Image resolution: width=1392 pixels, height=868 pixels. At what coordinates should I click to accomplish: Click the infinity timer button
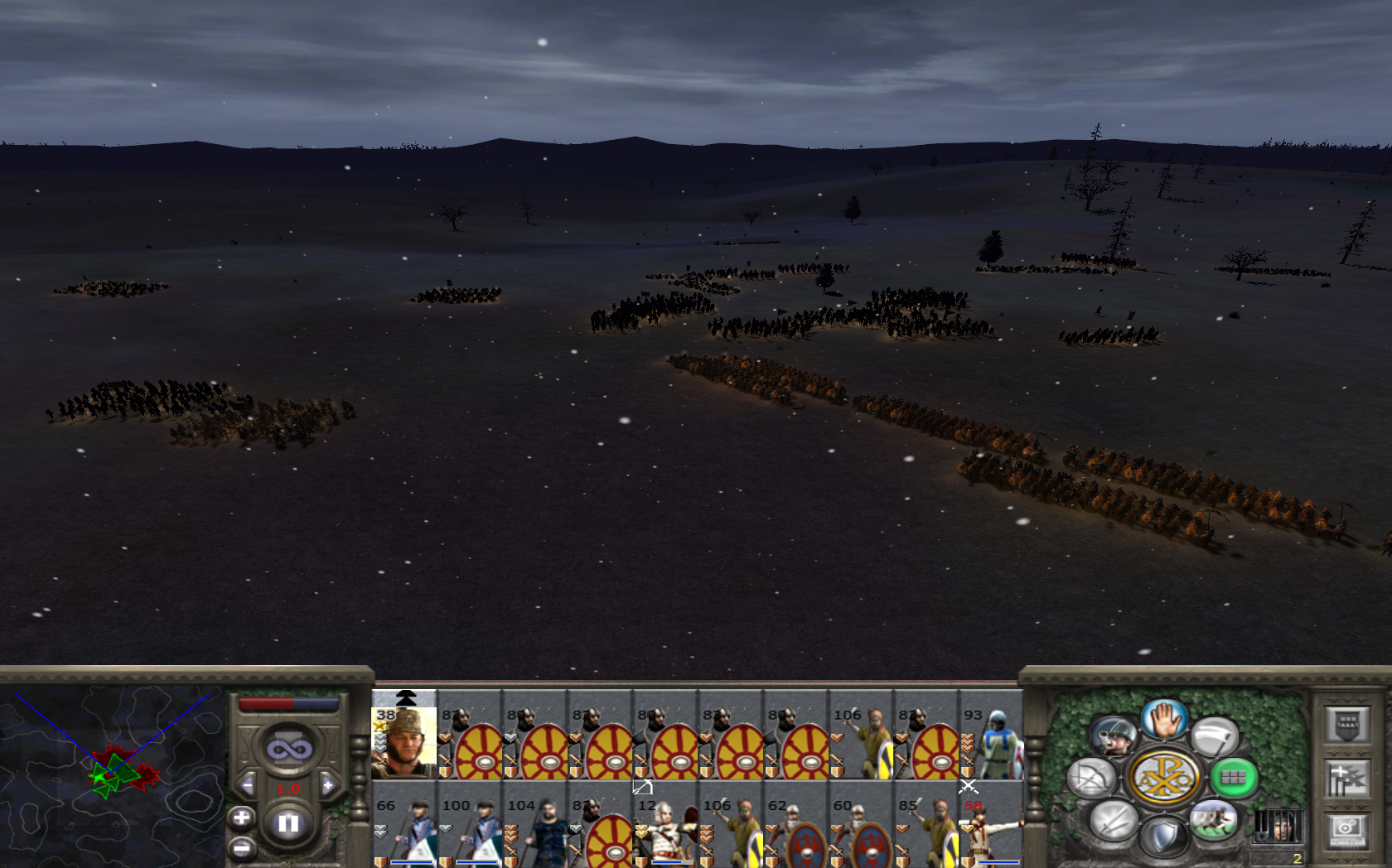[x=288, y=750]
